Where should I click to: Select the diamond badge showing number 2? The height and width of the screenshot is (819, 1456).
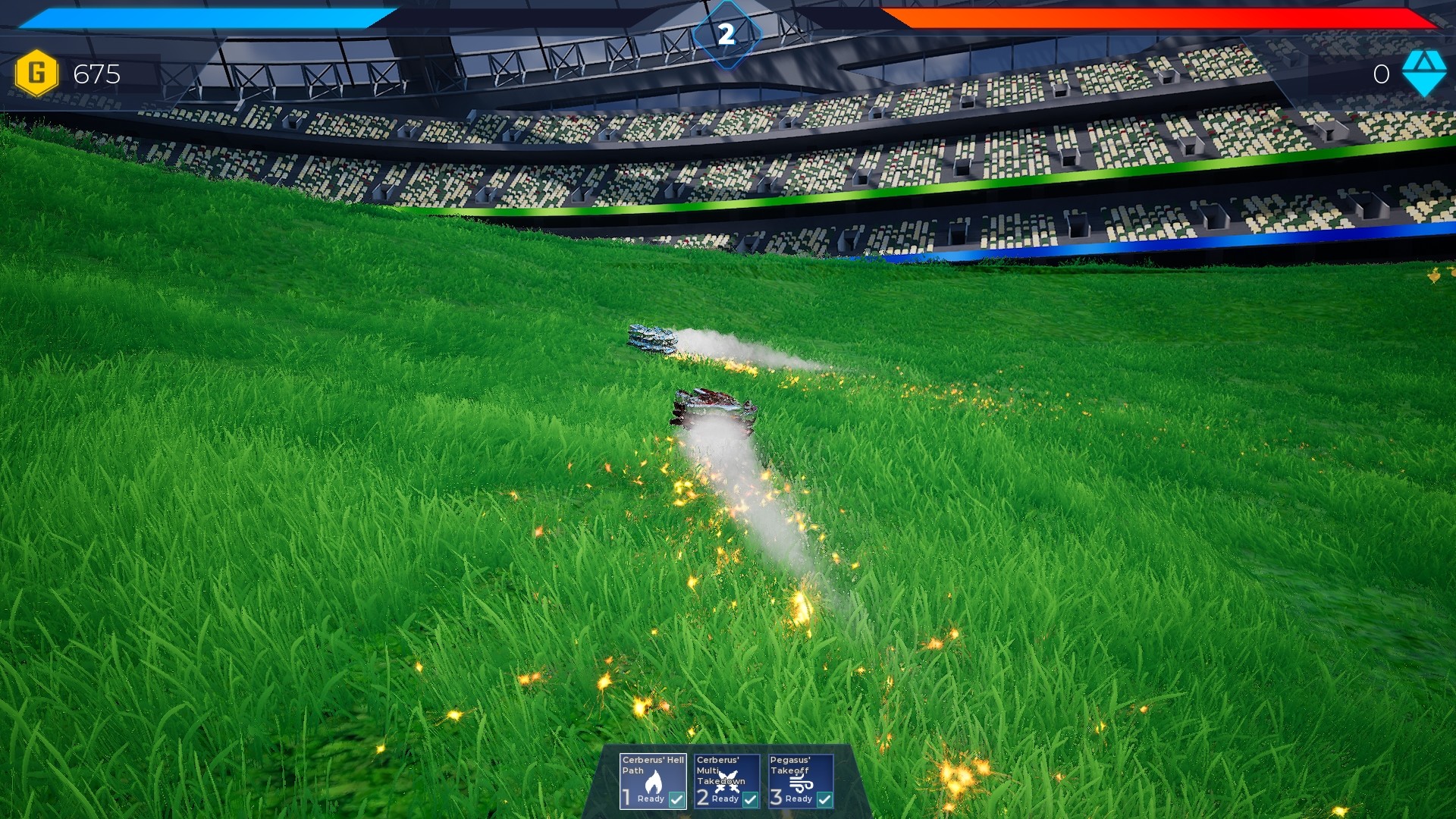(x=727, y=31)
